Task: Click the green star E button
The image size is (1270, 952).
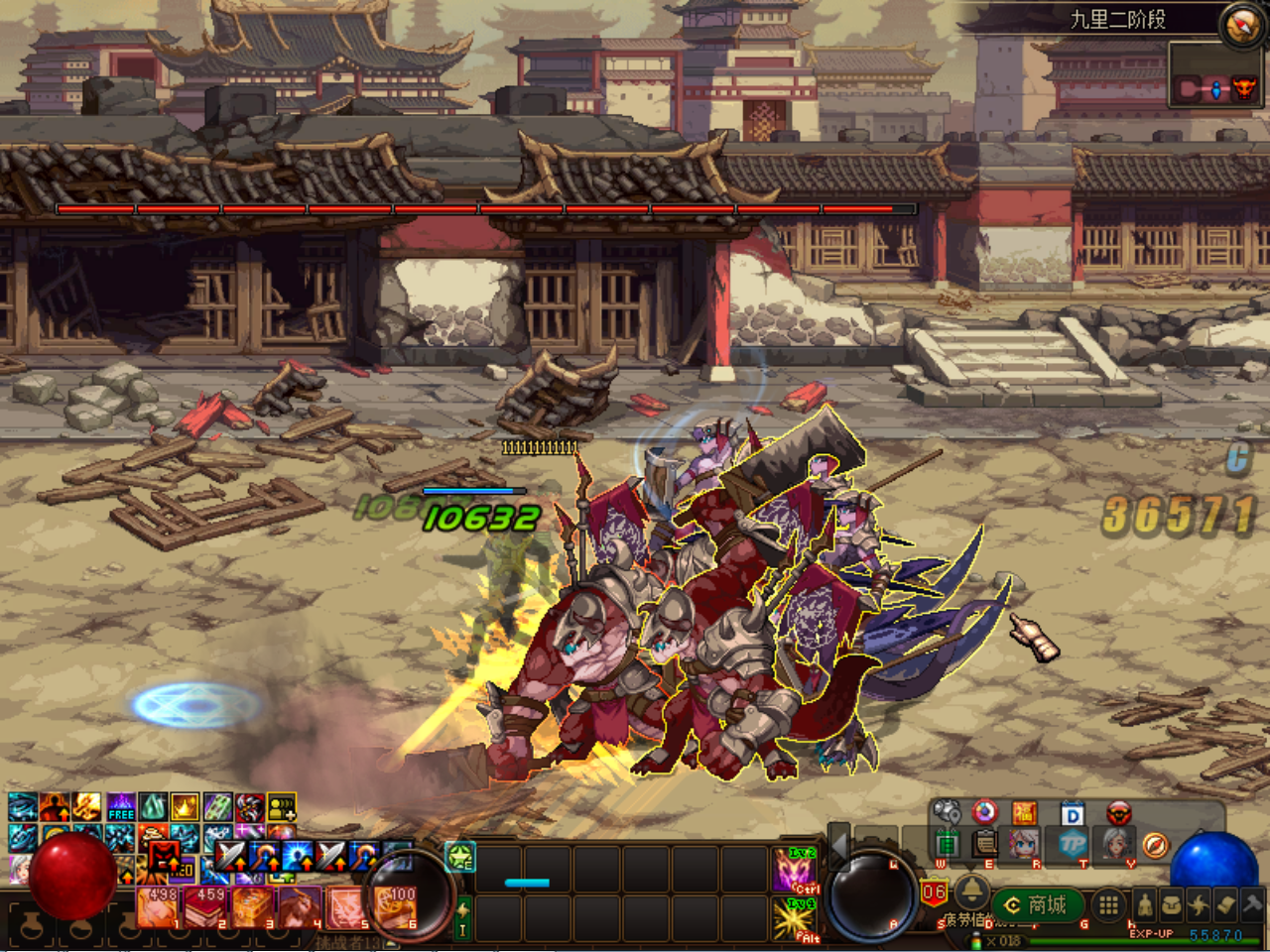Action: [x=458, y=857]
